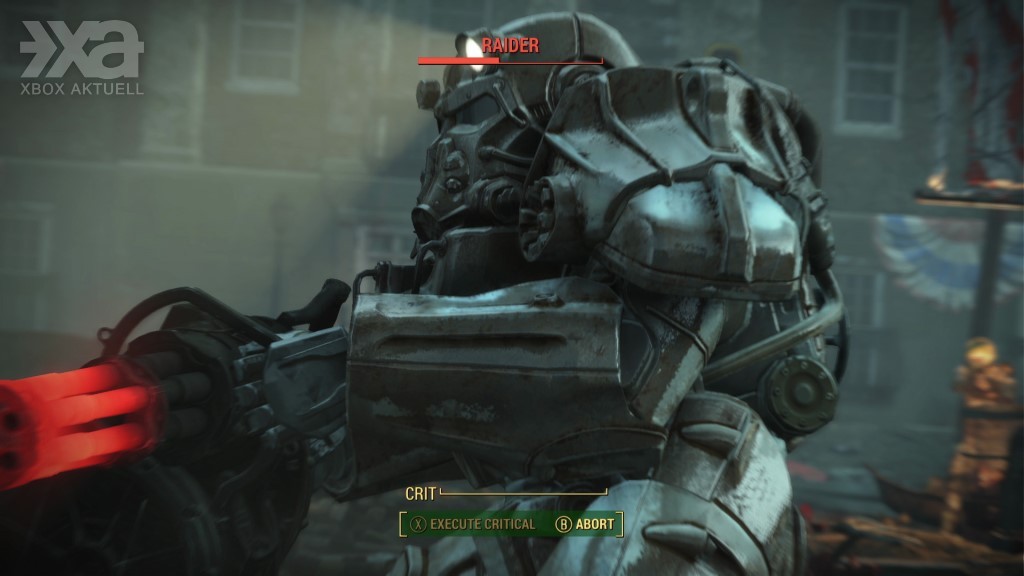Click the Xbox Aktuell watermark logo
Image resolution: width=1024 pixels, height=576 pixels.
click(x=82, y=58)
